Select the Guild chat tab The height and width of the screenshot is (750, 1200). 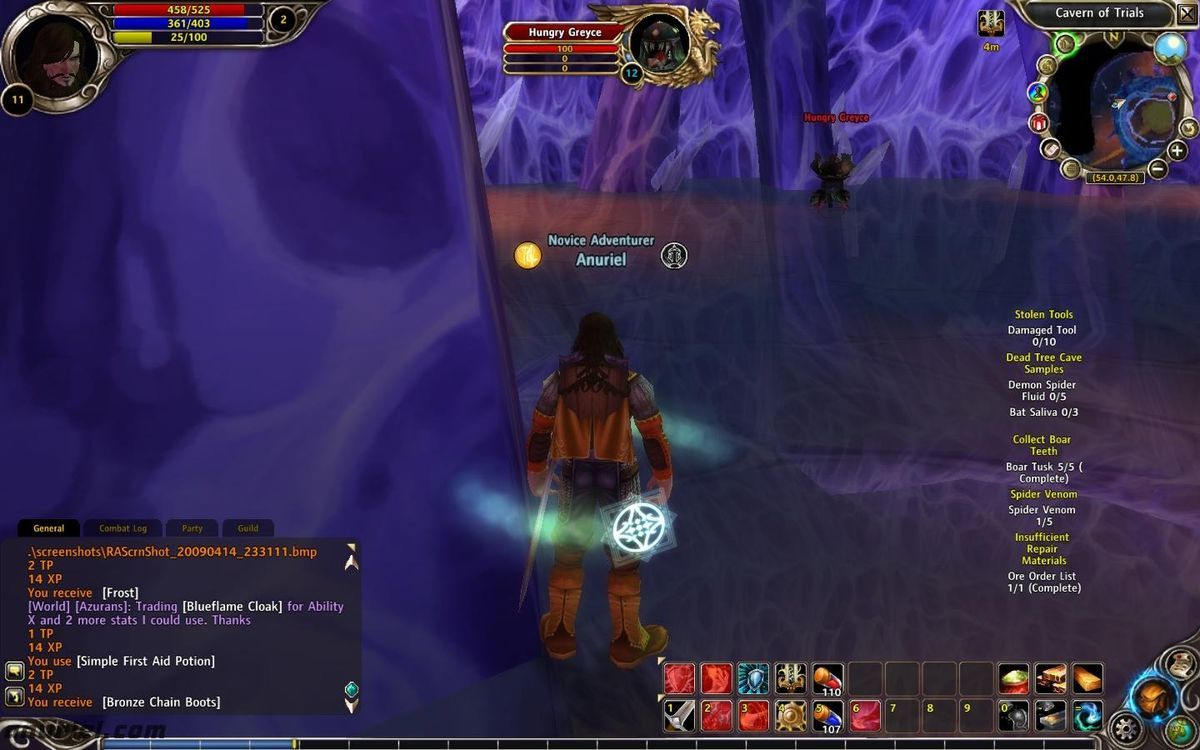coord(248,528)
